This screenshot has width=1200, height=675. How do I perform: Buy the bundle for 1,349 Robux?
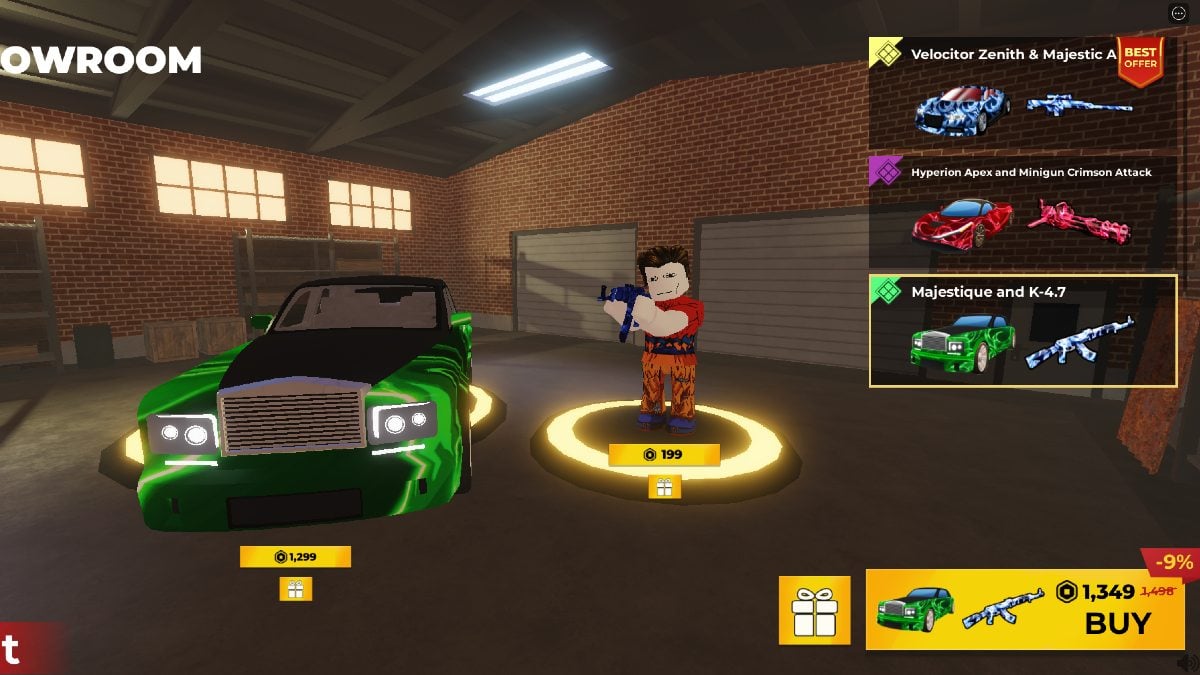pos(1024,609)
